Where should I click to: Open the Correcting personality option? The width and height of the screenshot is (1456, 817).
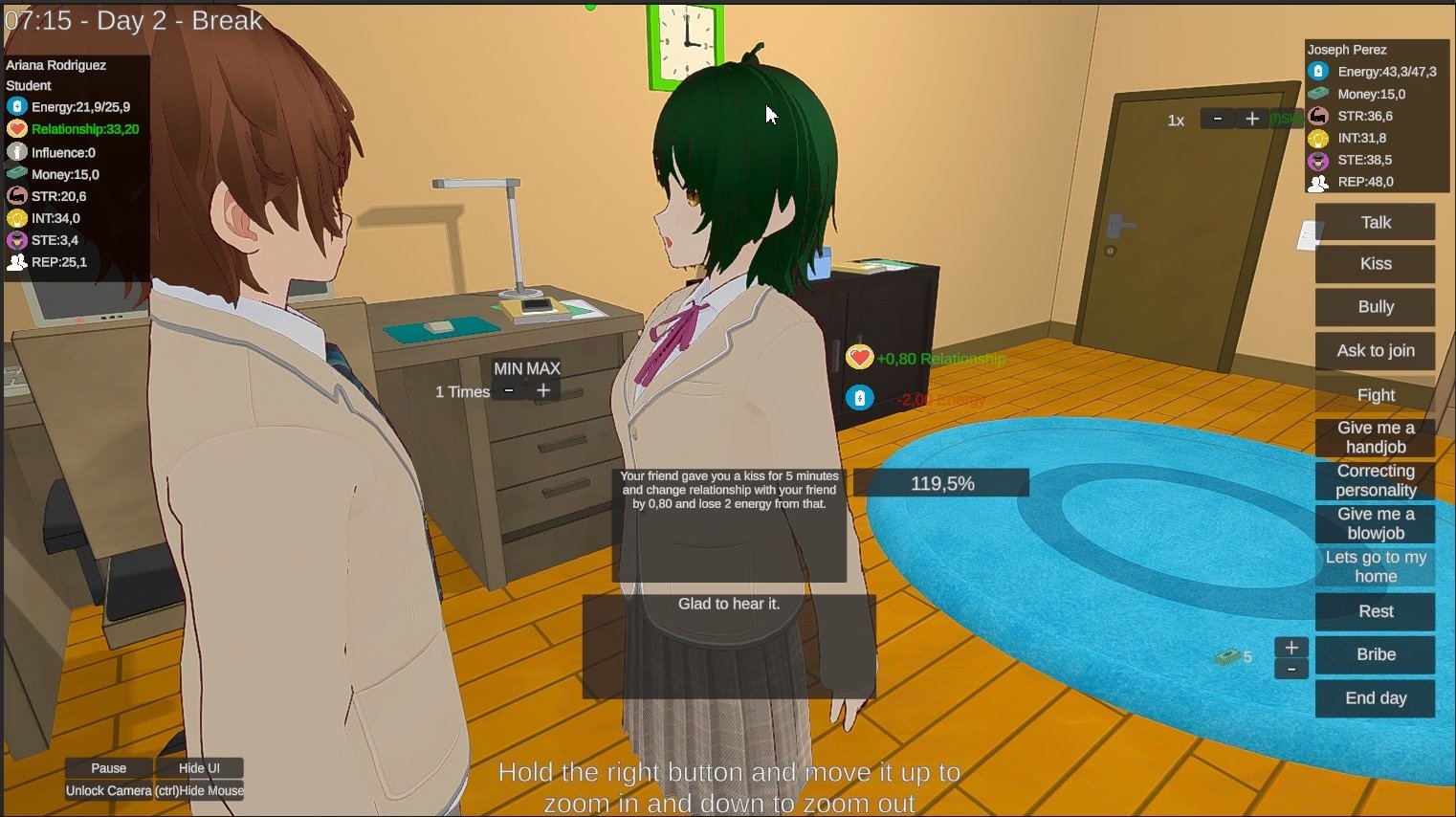[1375, 480]
